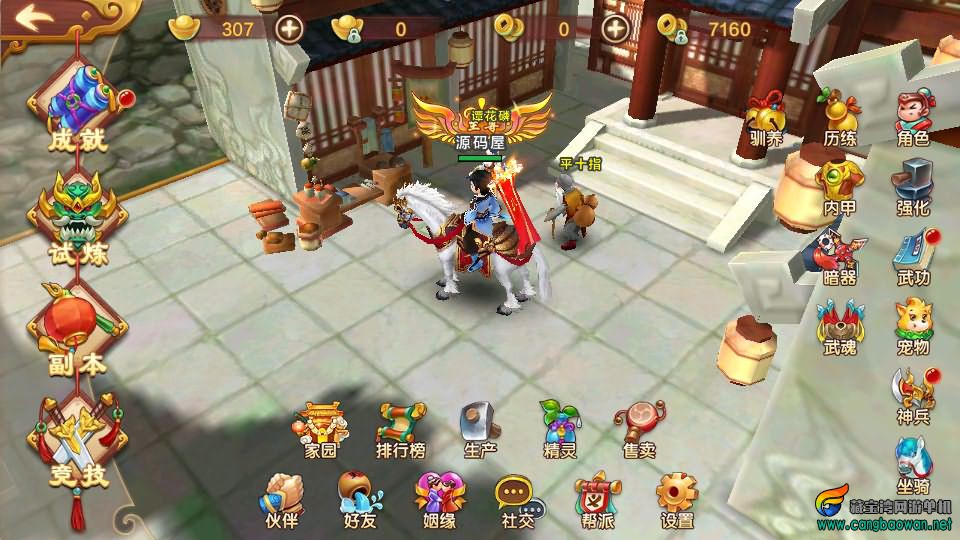The height and width of the screenshot is (540, 960).
Task: Open the 坐骑 mount icon
Action: [x=912, y=466]
